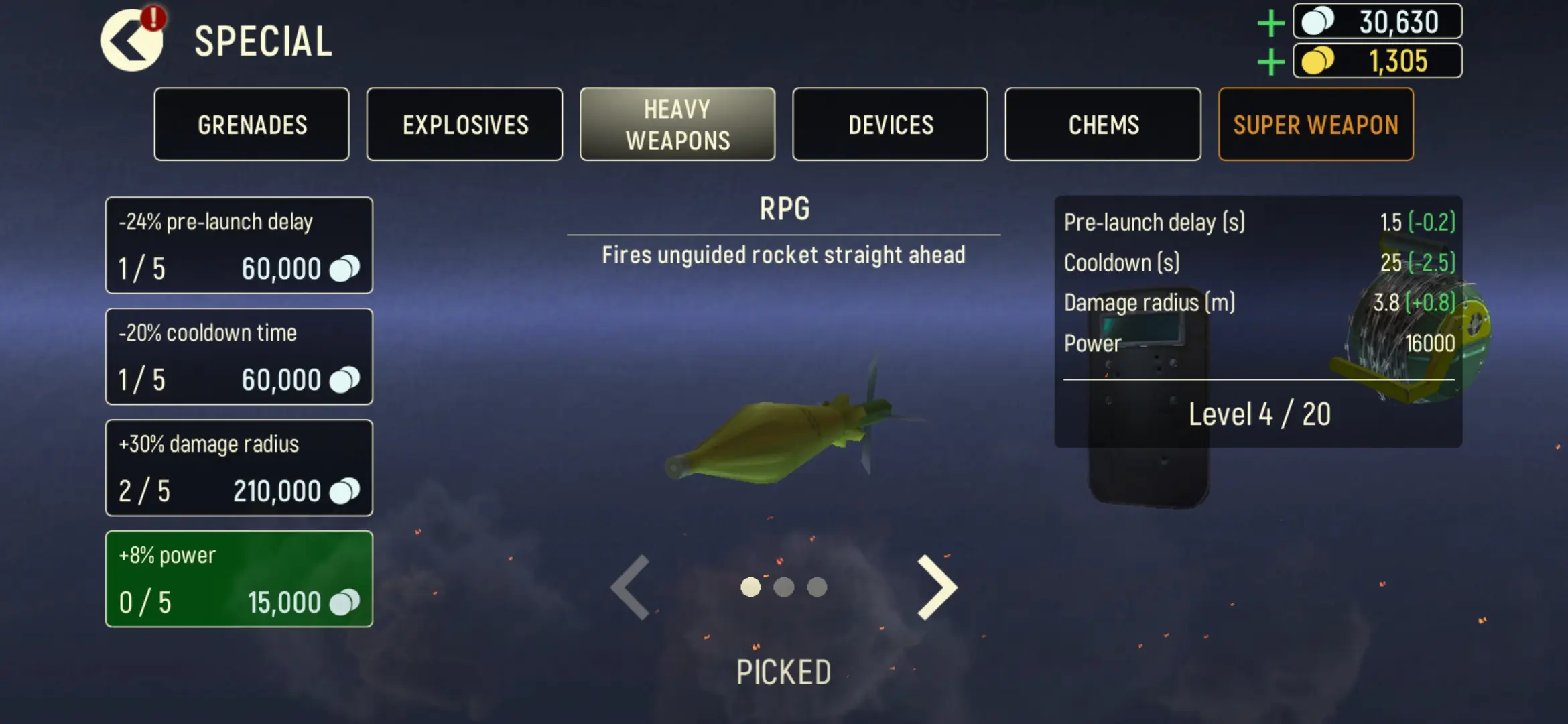Go back using the arrow button

pos(131,41)
